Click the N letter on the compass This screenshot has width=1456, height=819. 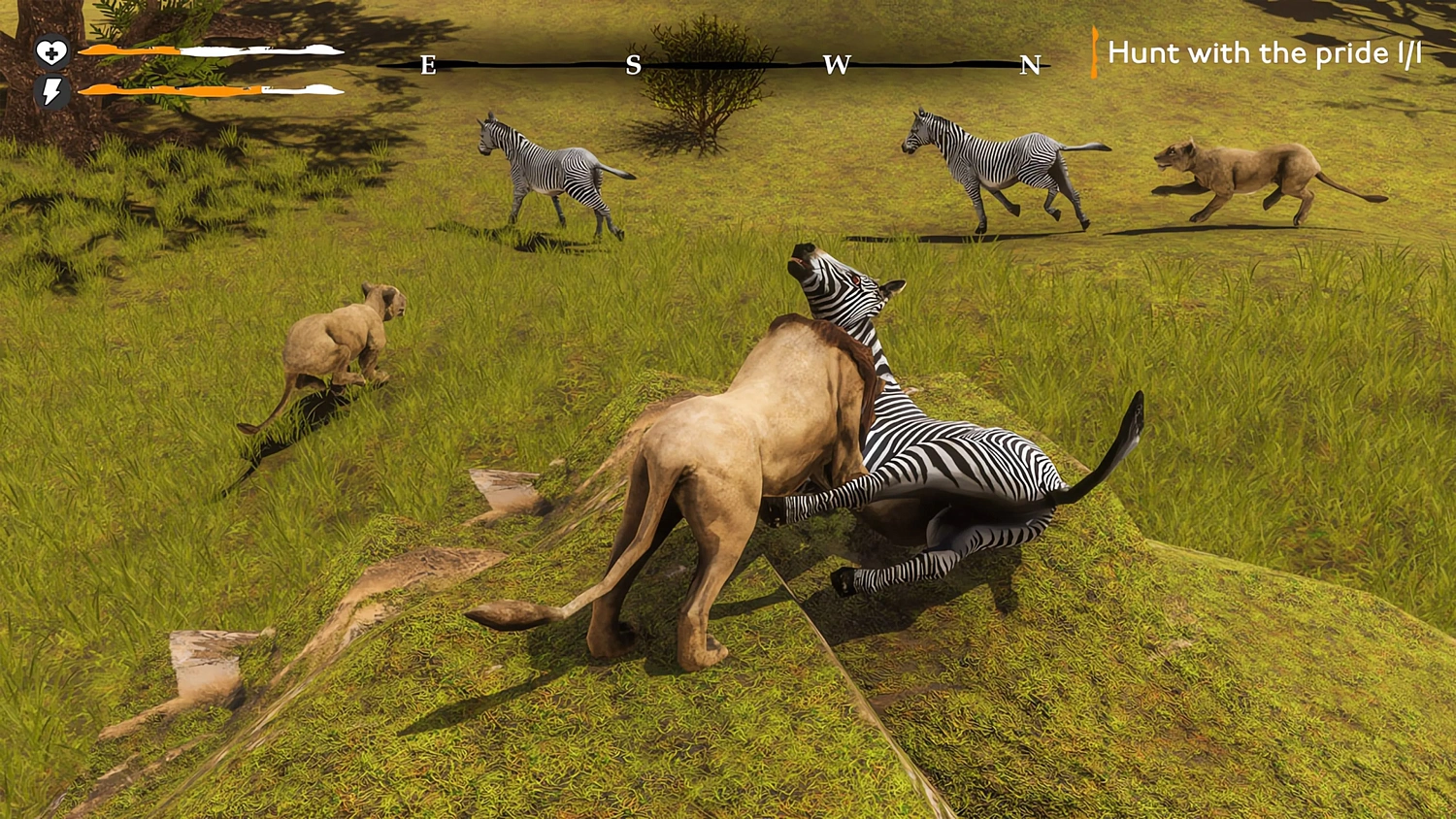pos(1030,67)
